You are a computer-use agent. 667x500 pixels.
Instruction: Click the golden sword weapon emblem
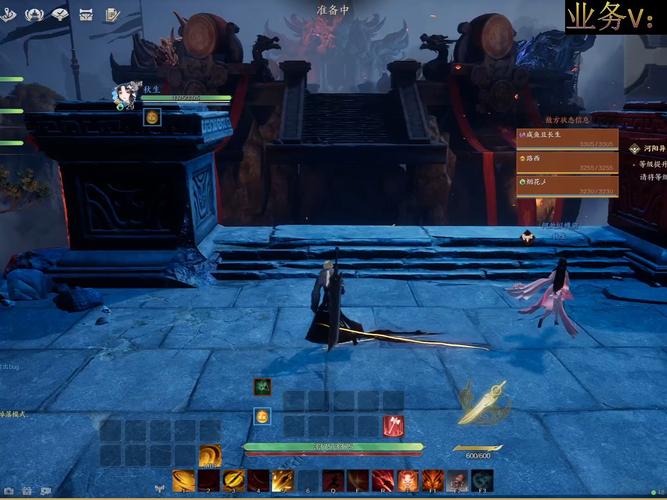tap(482, 403)
